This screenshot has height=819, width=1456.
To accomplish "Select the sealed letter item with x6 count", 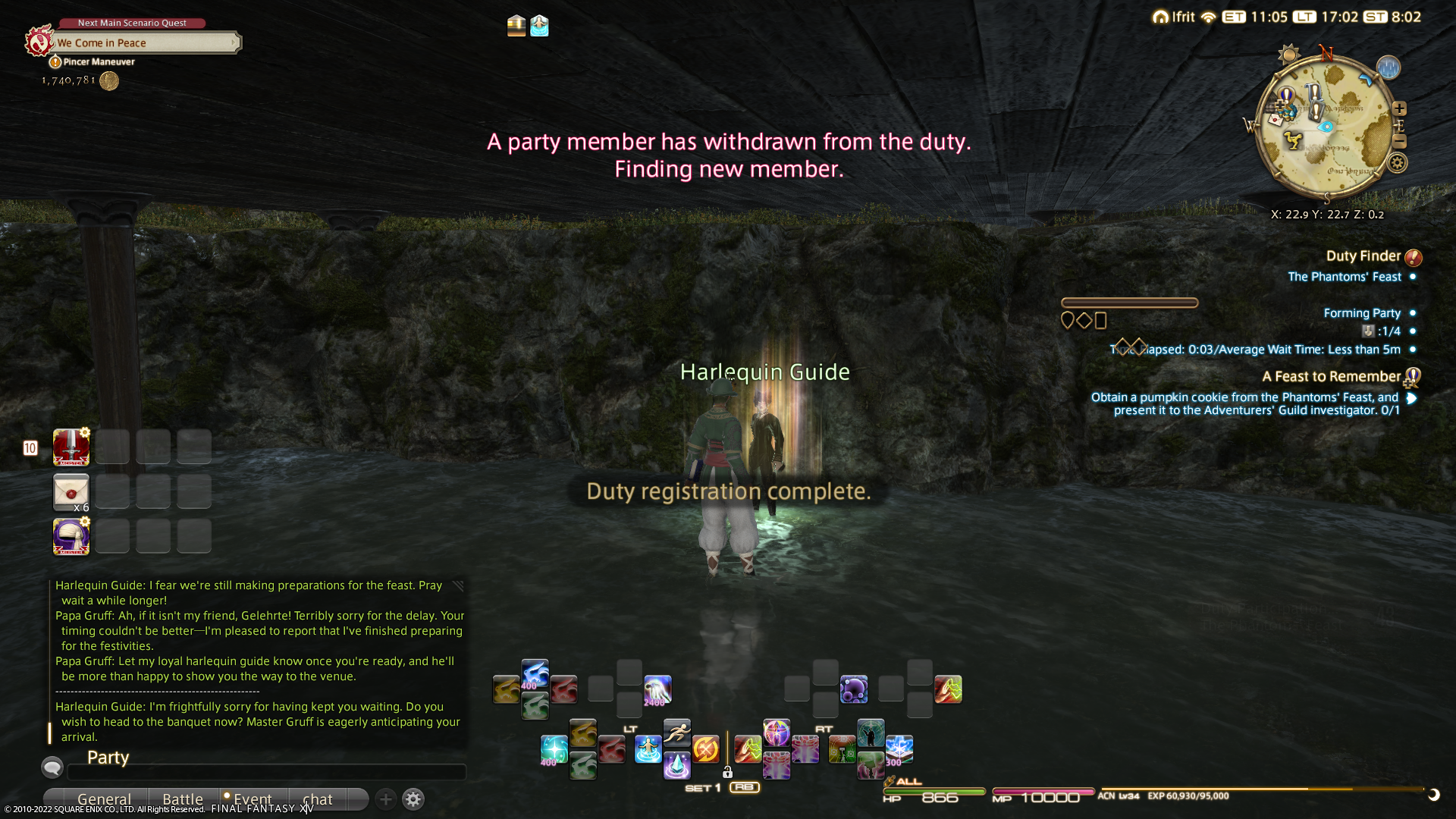I will point(71,492).
